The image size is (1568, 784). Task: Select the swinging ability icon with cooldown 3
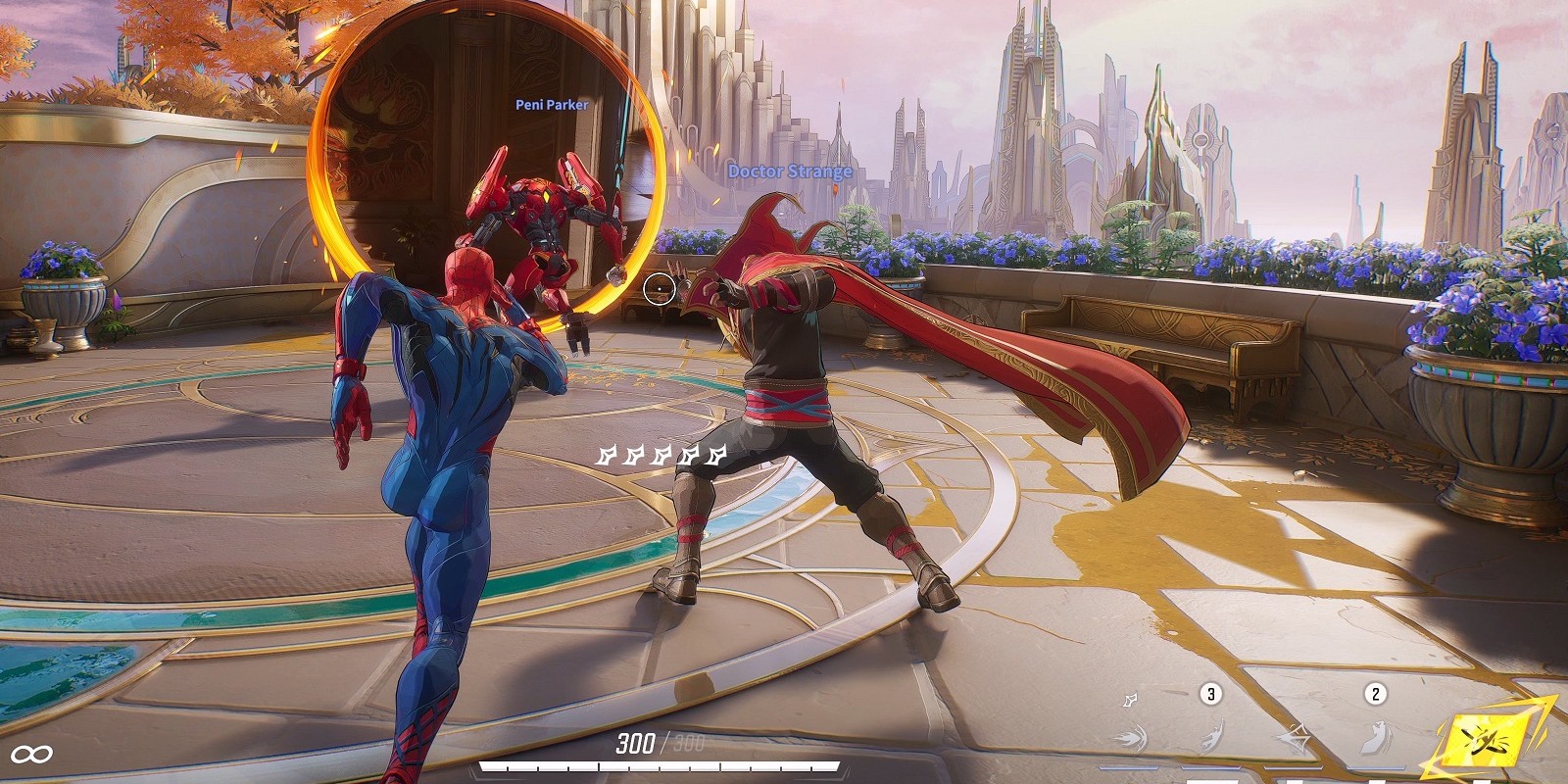pos(1213,737)
